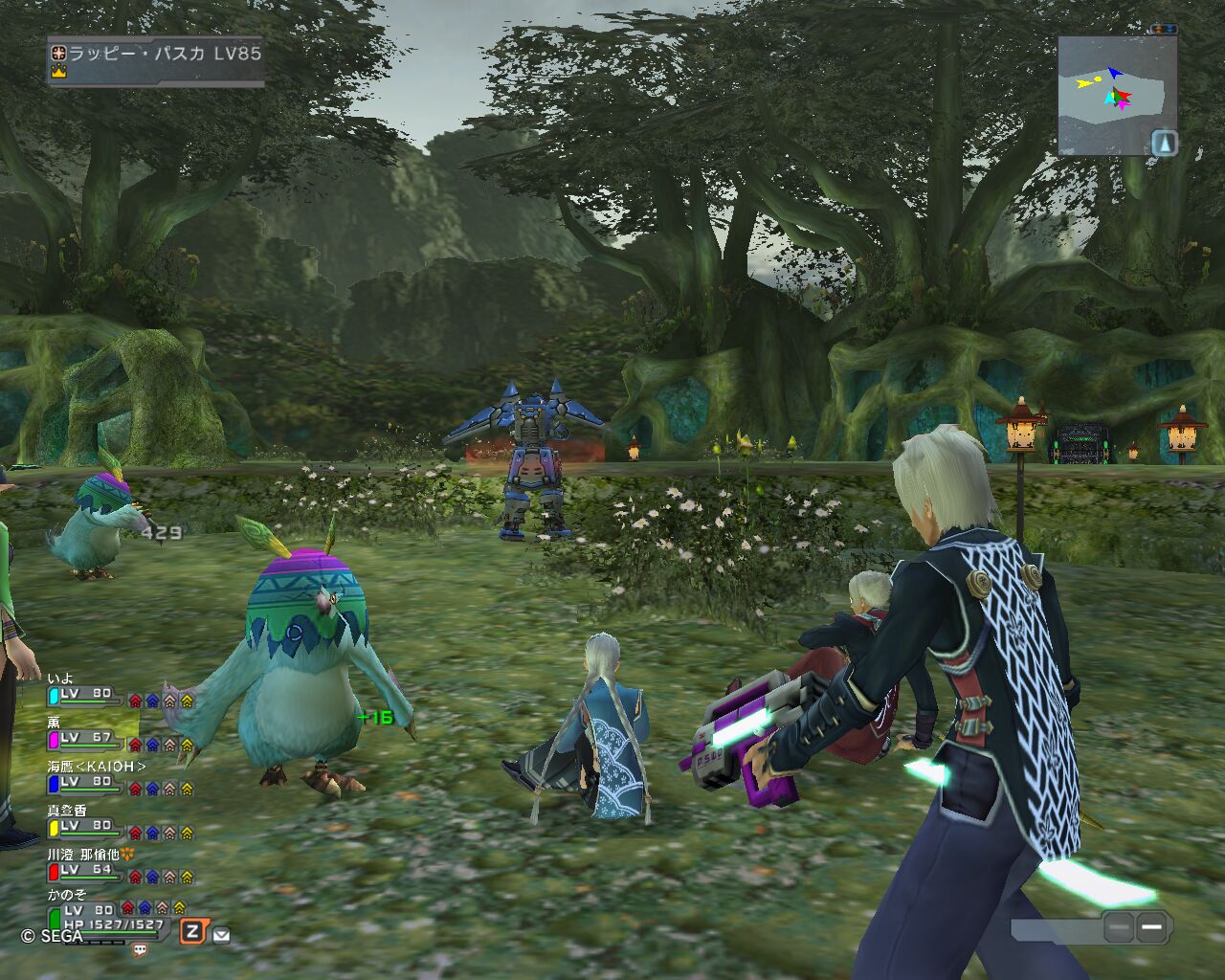Screen dimensions: 1225x980
Task: Select the bright white weapon palette slot
Action: point(1152,926)
